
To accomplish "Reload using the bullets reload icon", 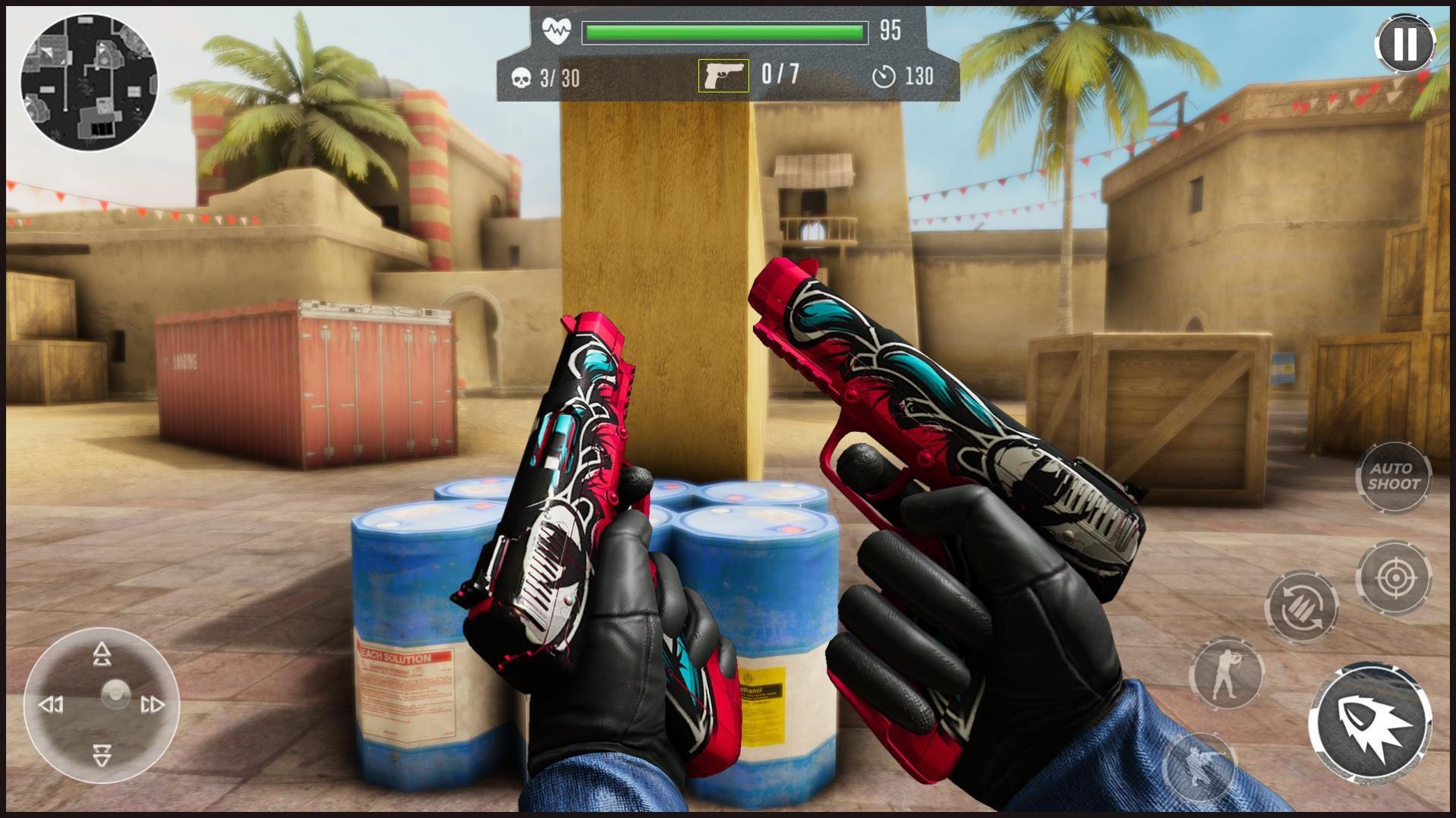I will point(1301,607).
